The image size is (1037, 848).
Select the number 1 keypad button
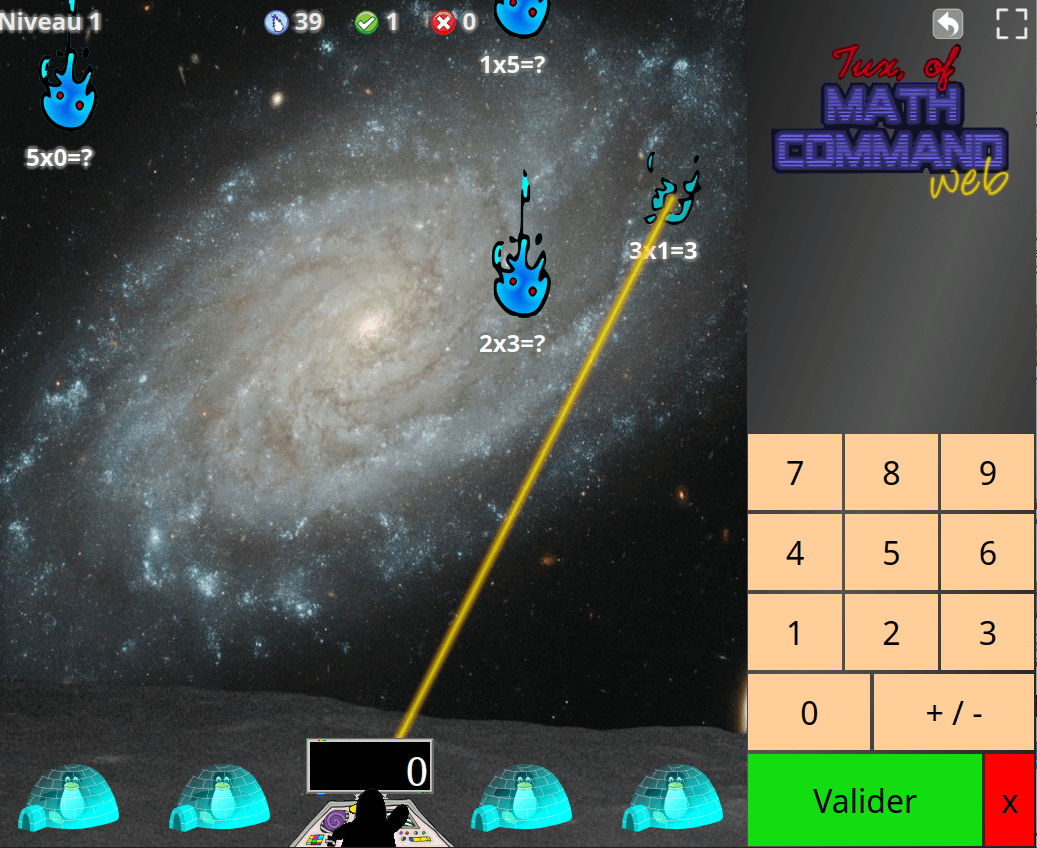(x=795, y=633)
